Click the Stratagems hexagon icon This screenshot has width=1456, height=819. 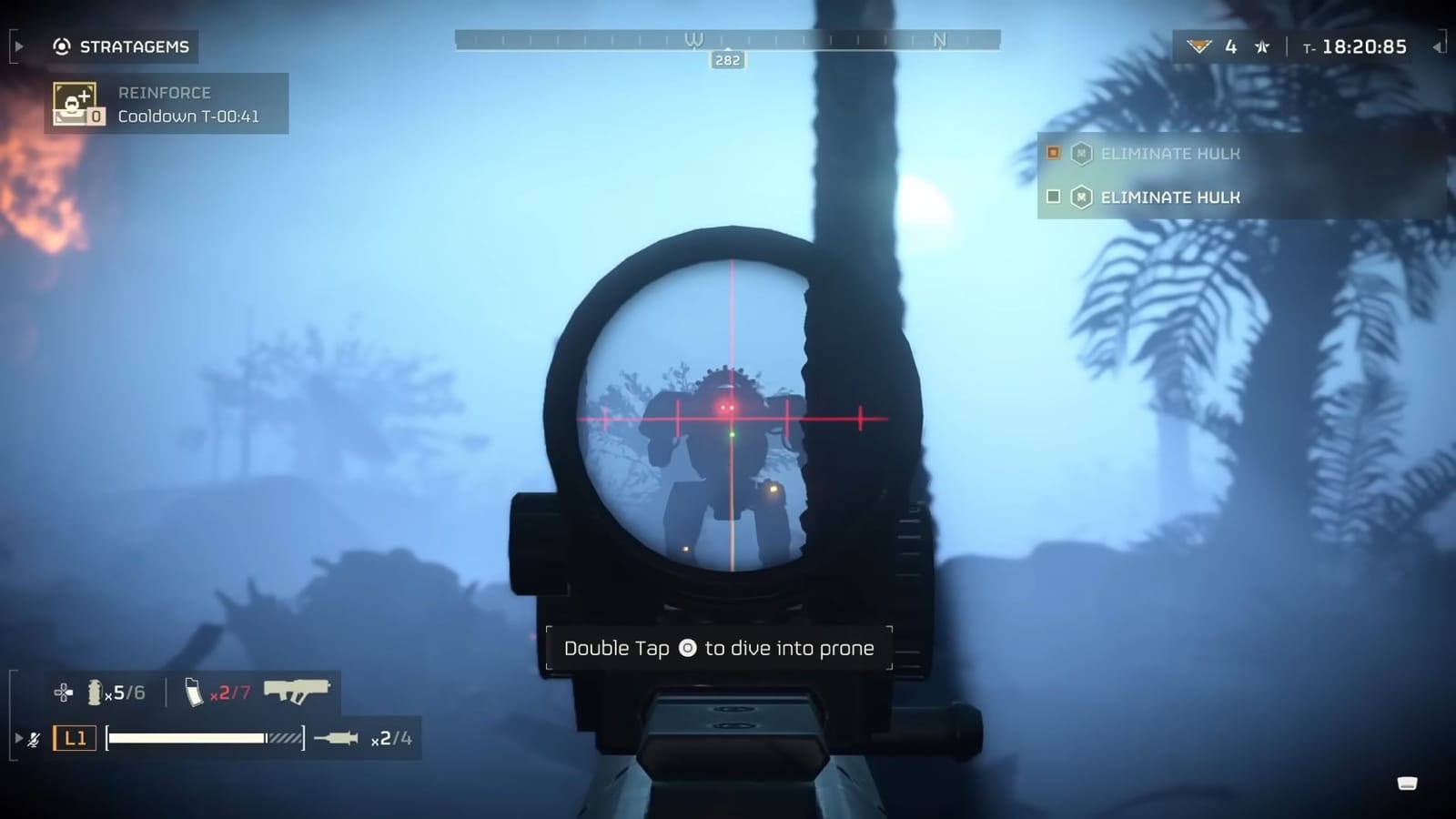click(x=60, y=46)
